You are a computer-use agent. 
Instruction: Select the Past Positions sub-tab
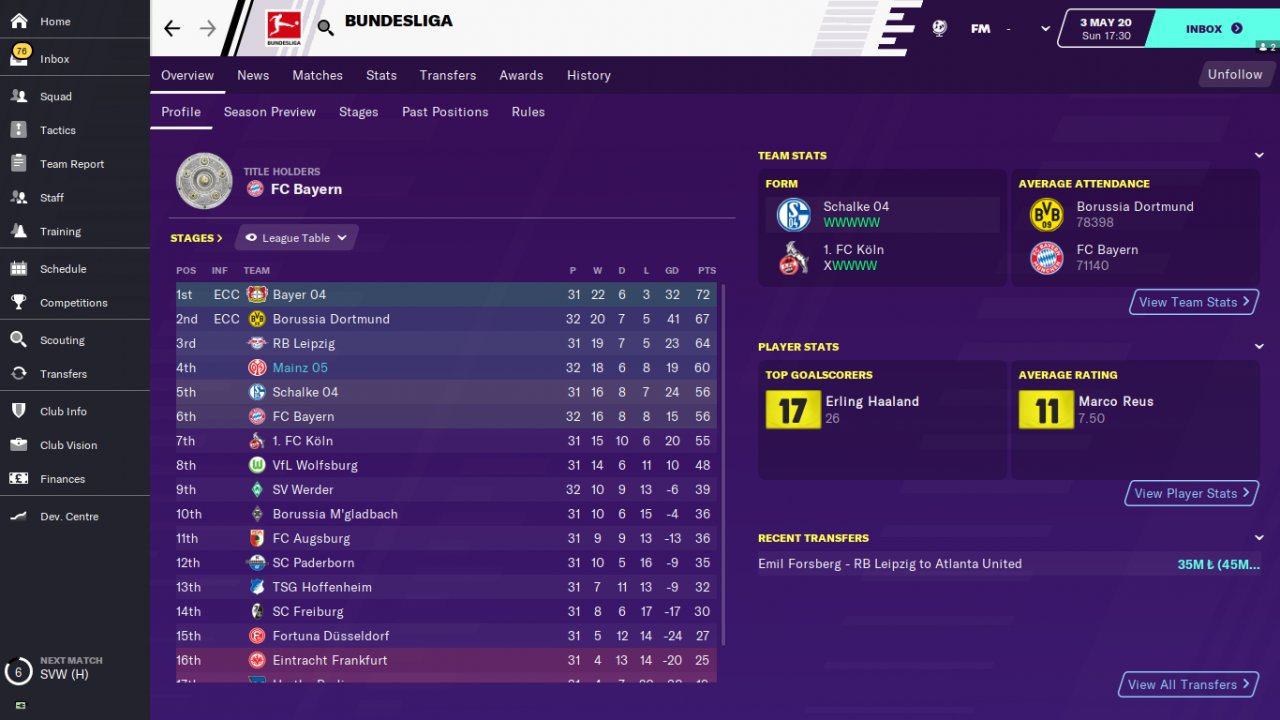point(445,112)
